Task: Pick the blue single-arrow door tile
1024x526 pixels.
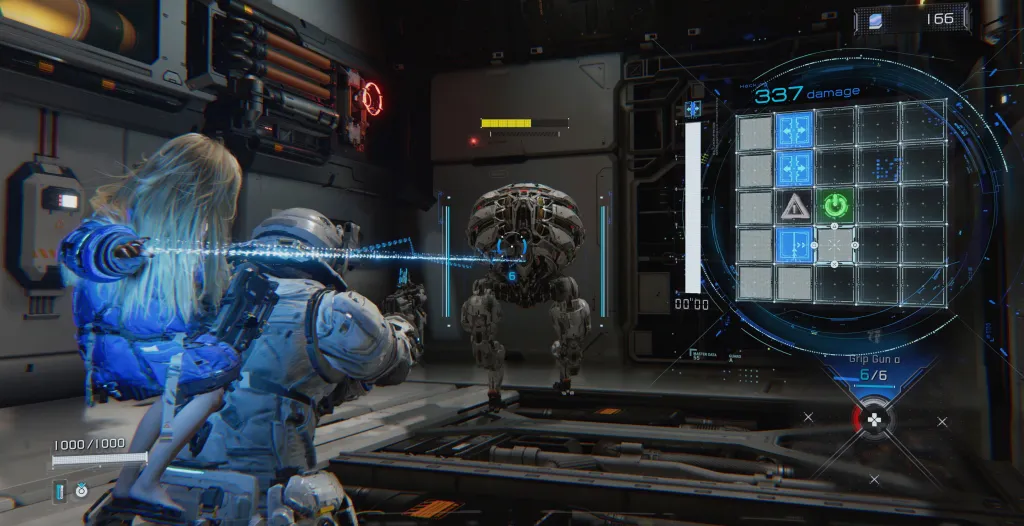Action: coord(795,245)
